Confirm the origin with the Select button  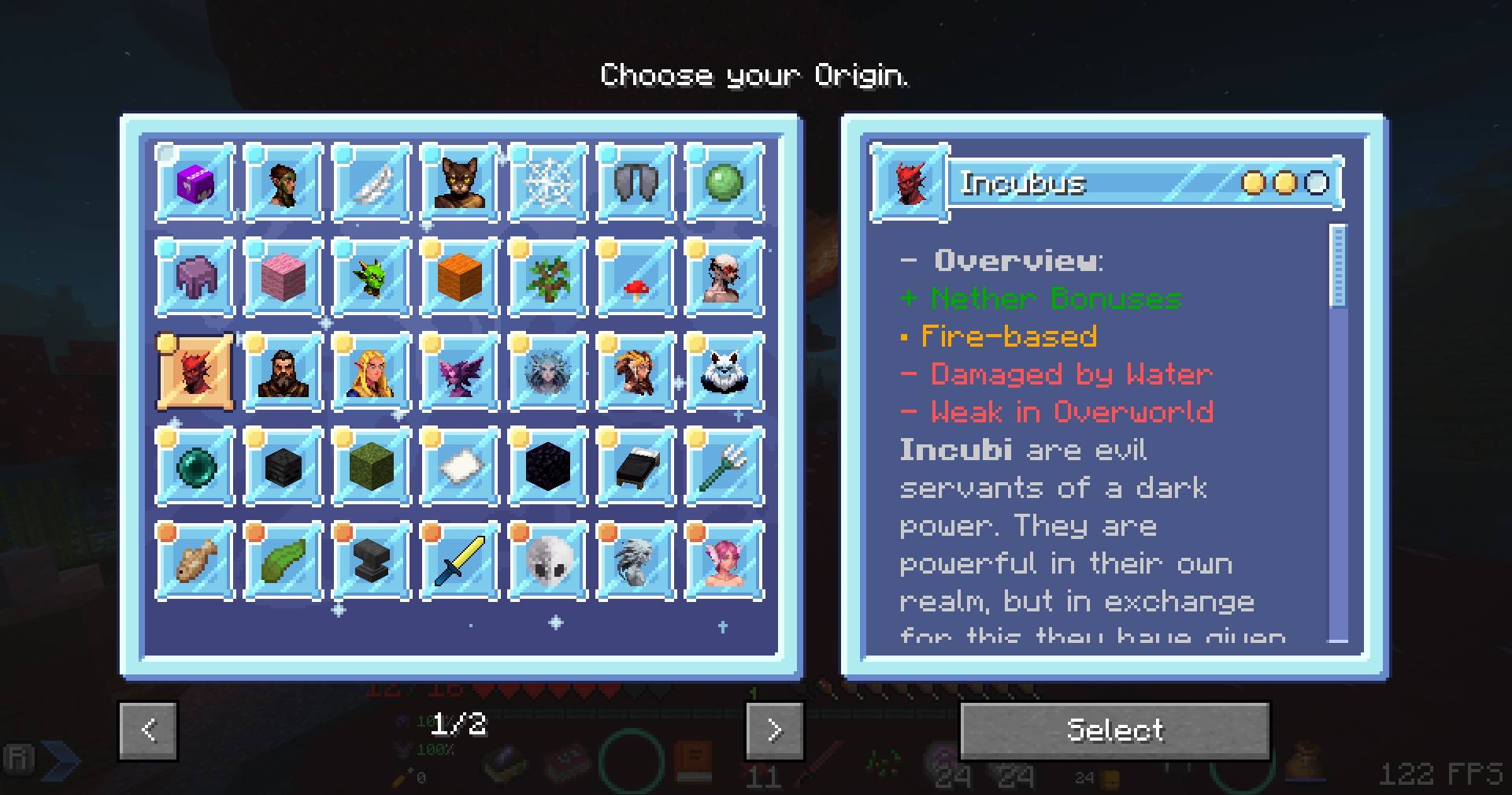[1114, 730]
